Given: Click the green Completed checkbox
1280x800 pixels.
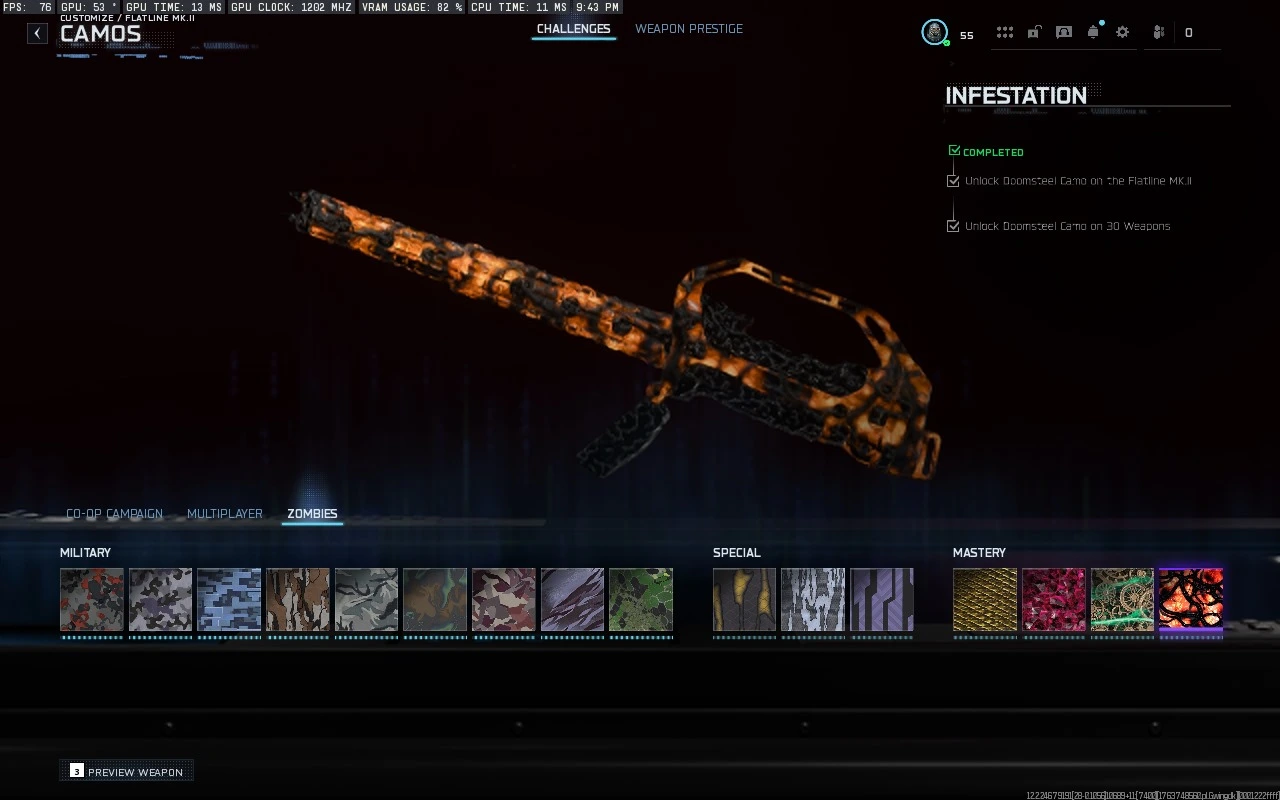Looking at the screenshot, I should coord(953,149).
